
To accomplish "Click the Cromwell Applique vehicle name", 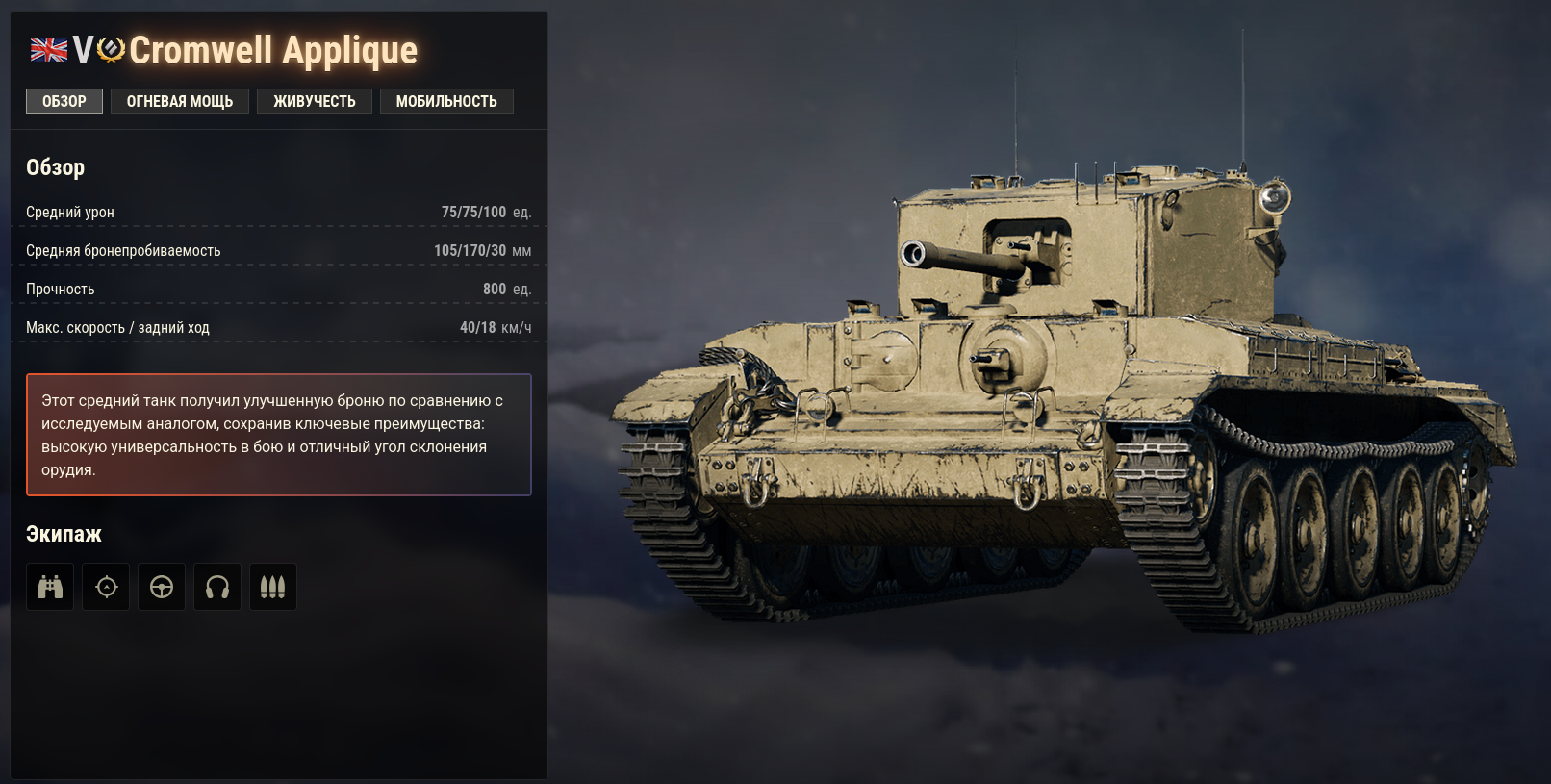I will (274, 50).
